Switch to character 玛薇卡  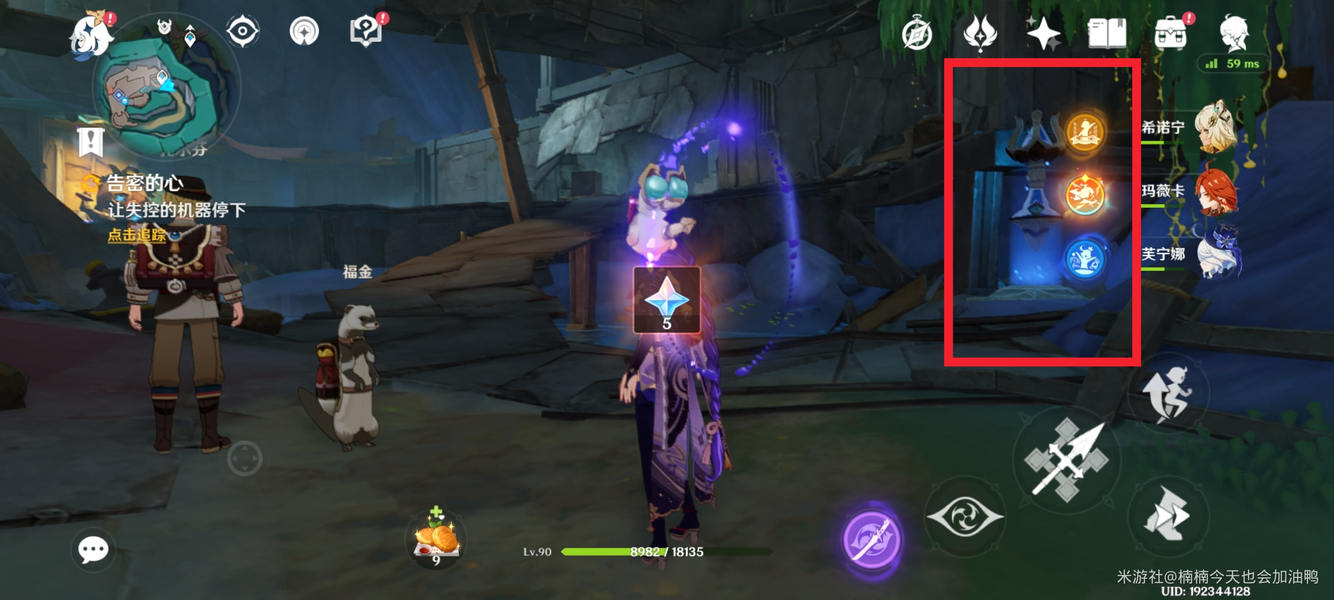click(x=1215, y=191)
